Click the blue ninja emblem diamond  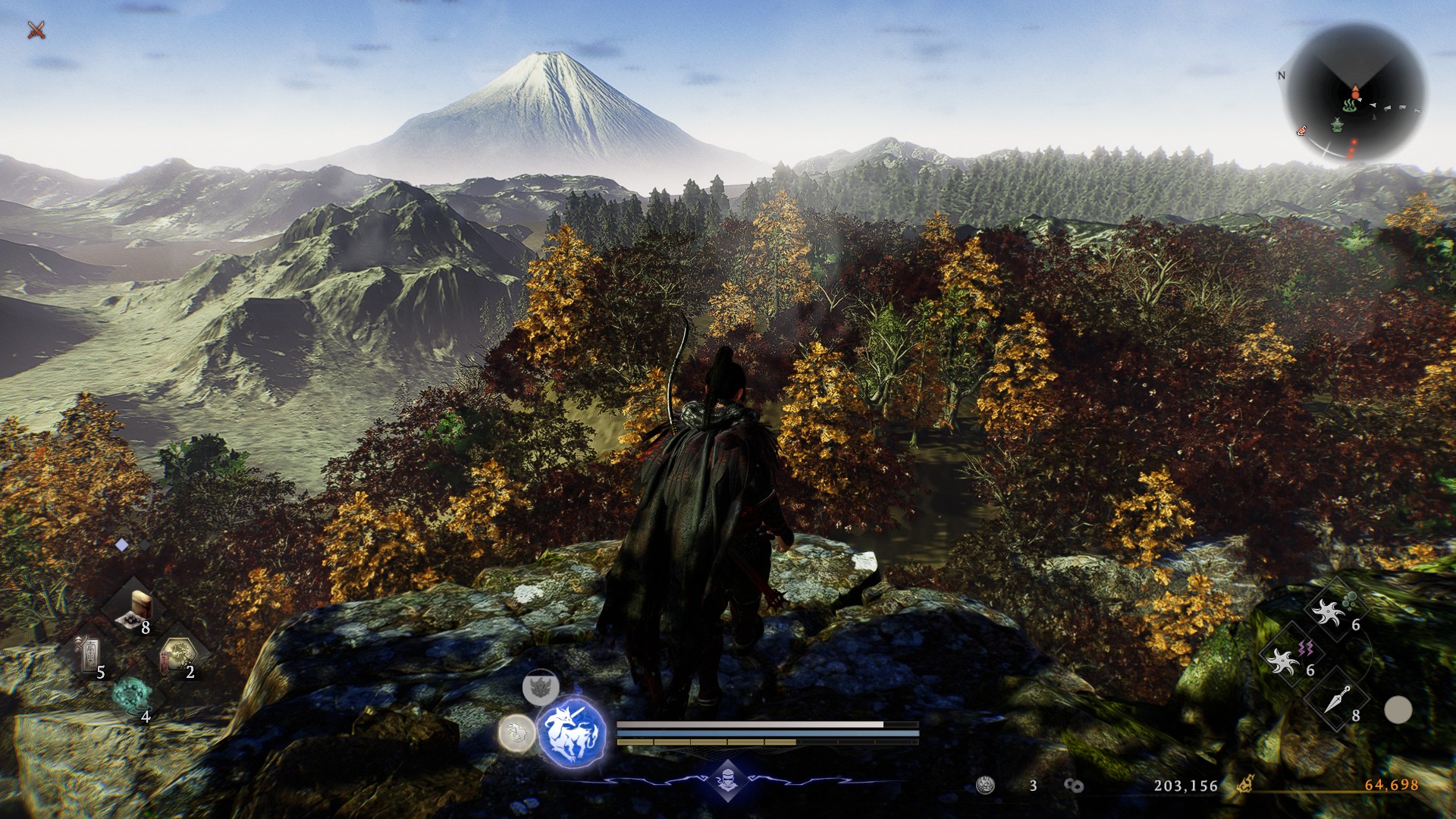727,779
